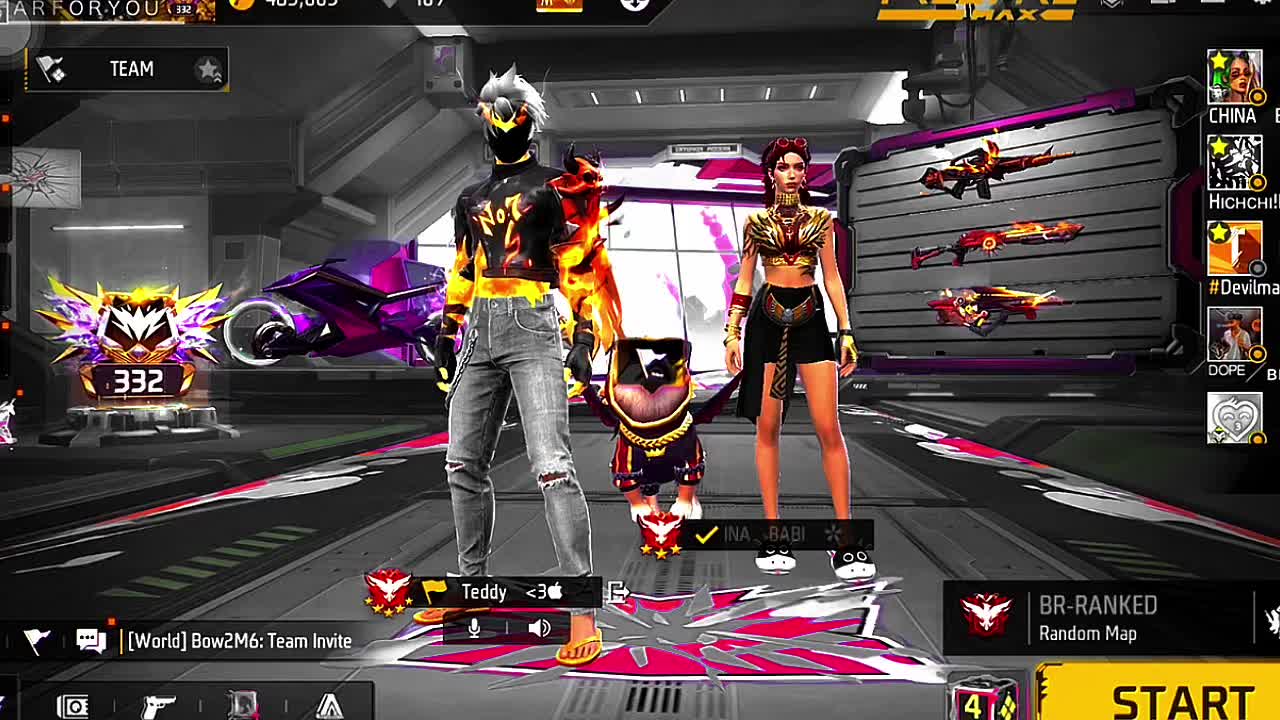Screen dimensions: 1280x720
Task: Open the weapon pistol icon in bottom bar
Action: pos(158,706)
